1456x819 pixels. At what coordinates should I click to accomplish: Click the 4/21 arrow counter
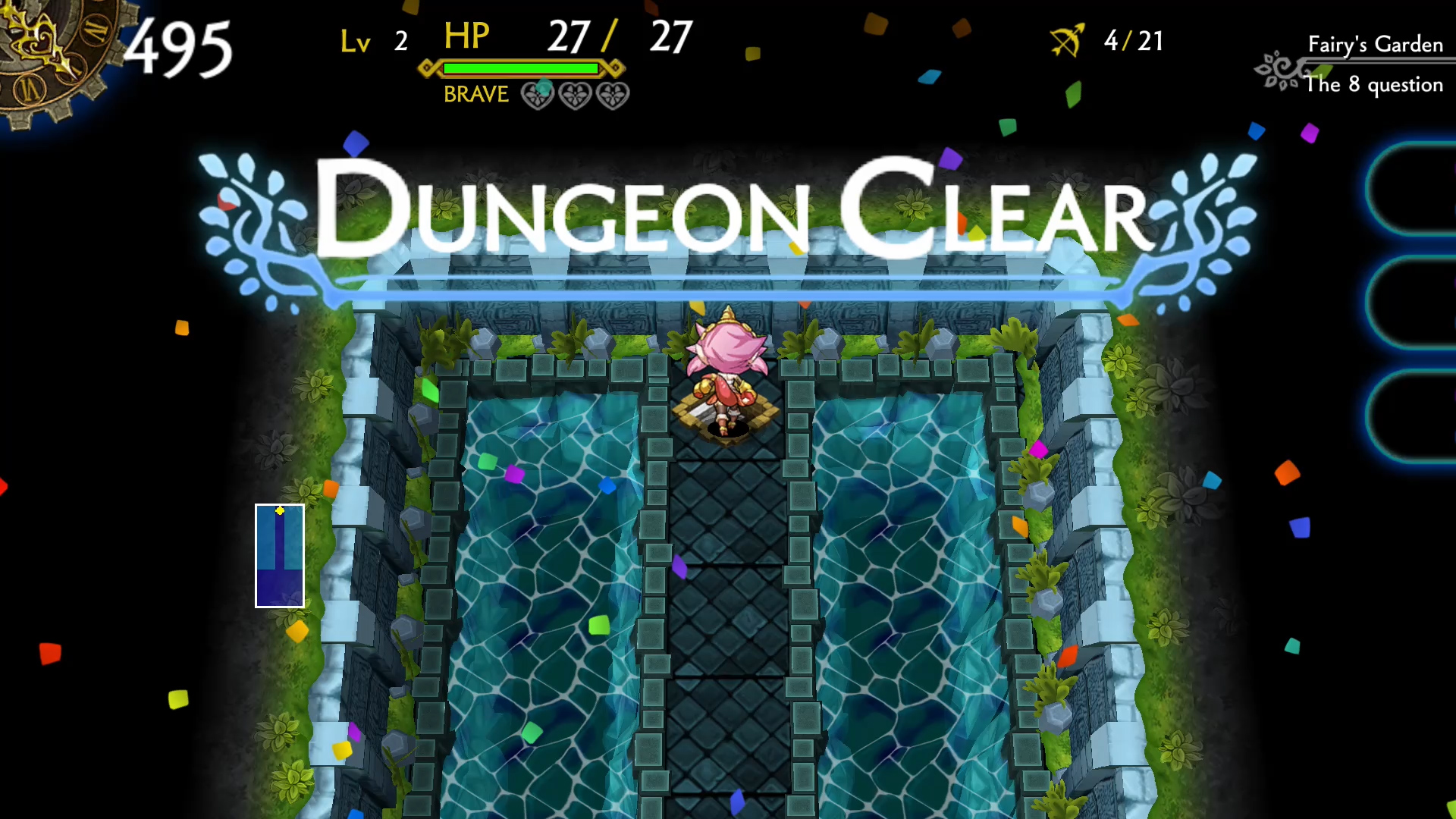[x=1134, y=42]
